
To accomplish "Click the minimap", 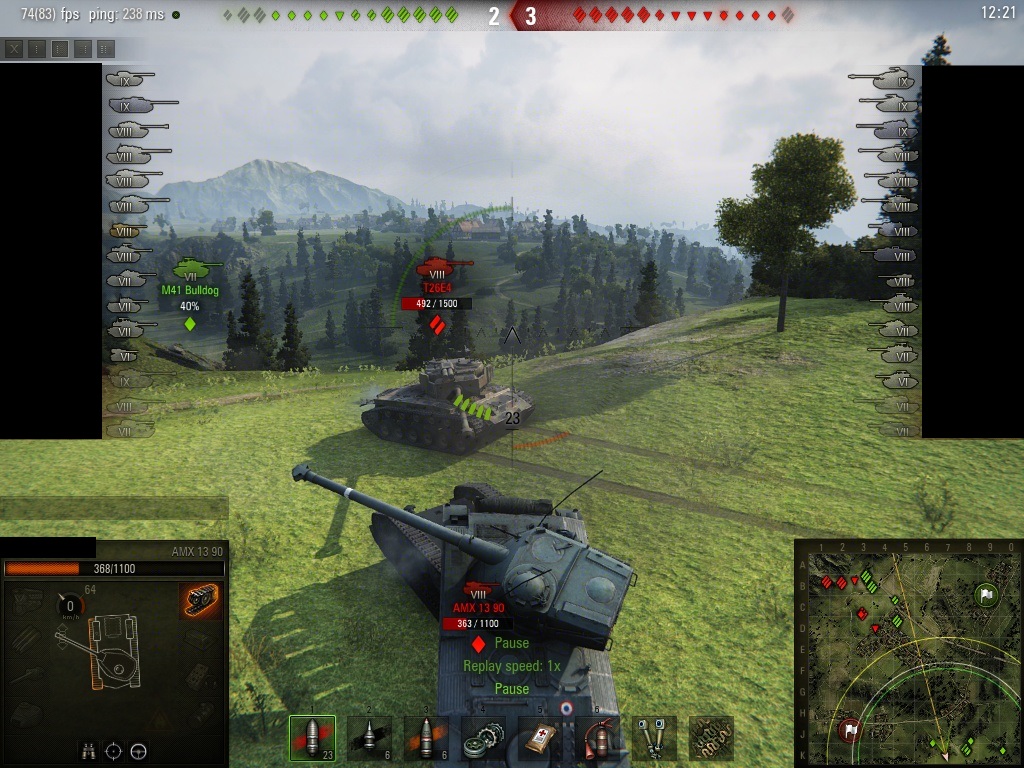I will tap(908, 652).
